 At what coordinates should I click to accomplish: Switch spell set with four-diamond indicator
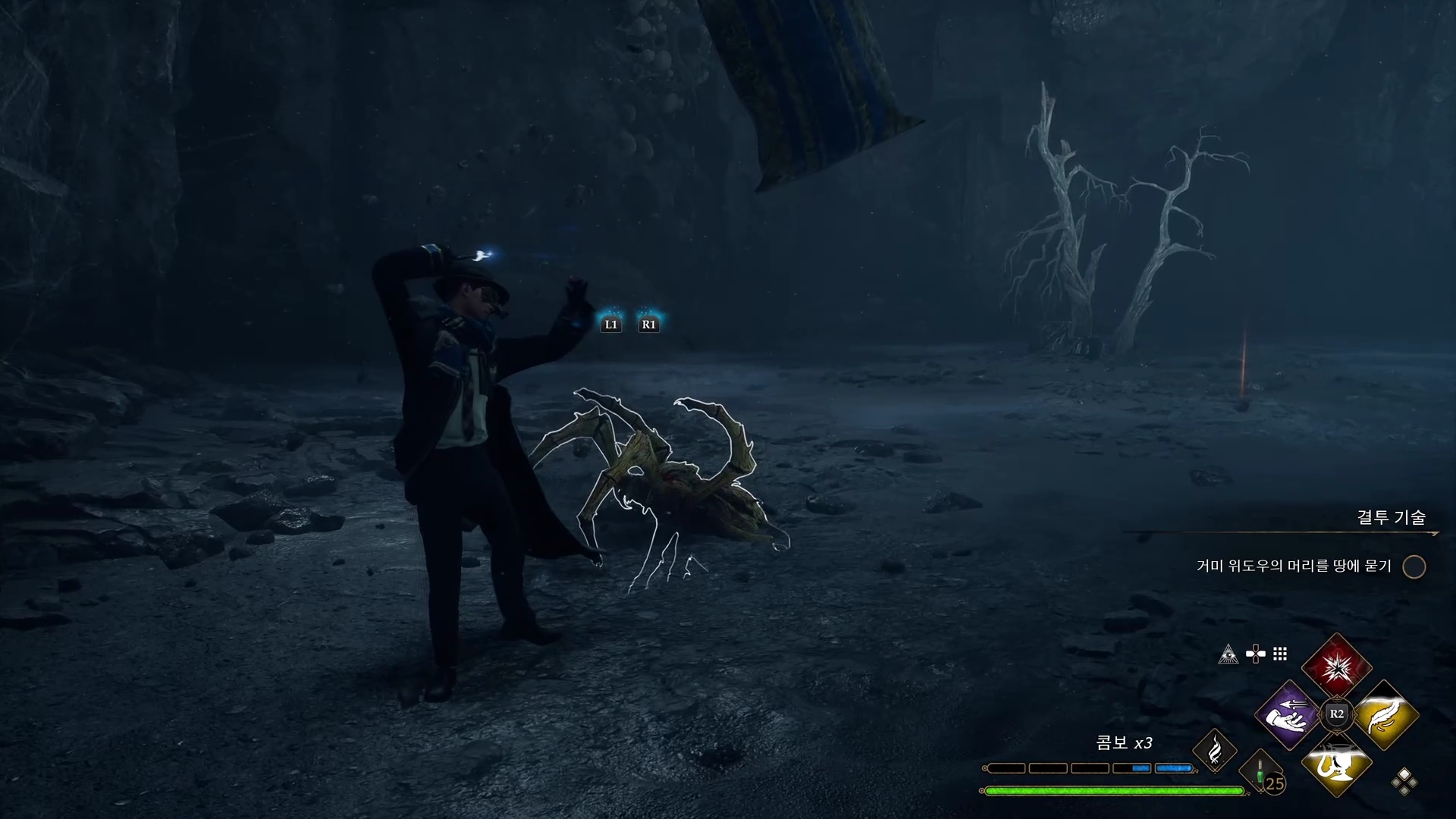point(1404,782)
